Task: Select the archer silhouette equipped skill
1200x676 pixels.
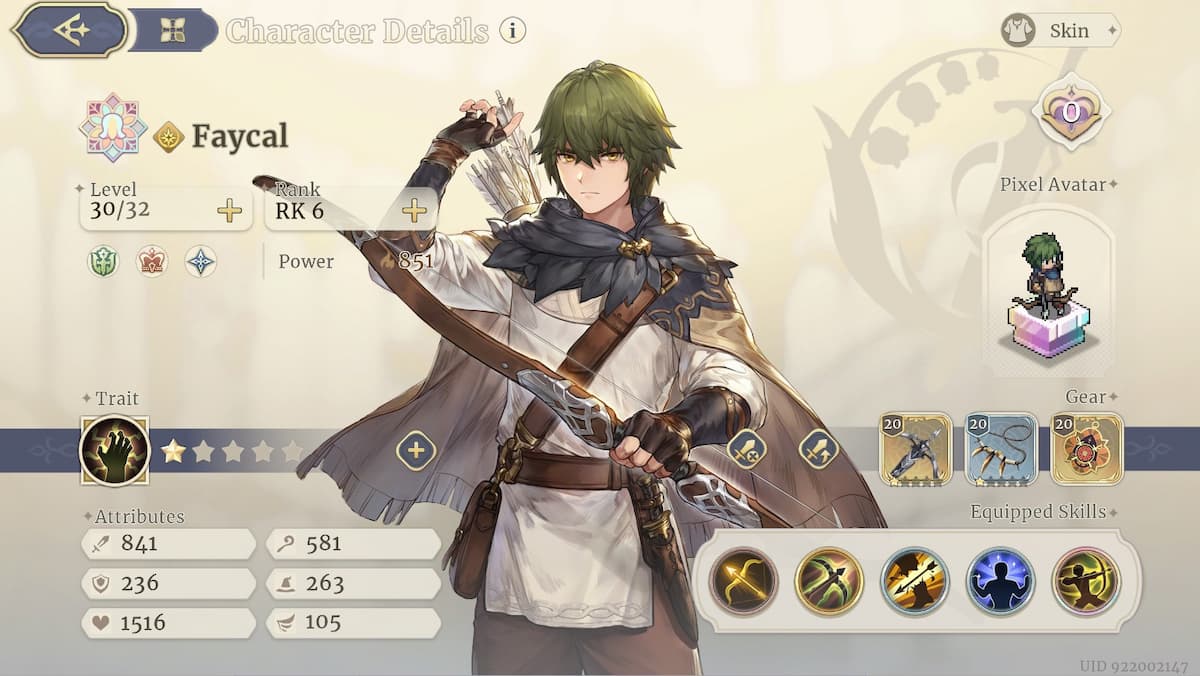Action: 1086,581
